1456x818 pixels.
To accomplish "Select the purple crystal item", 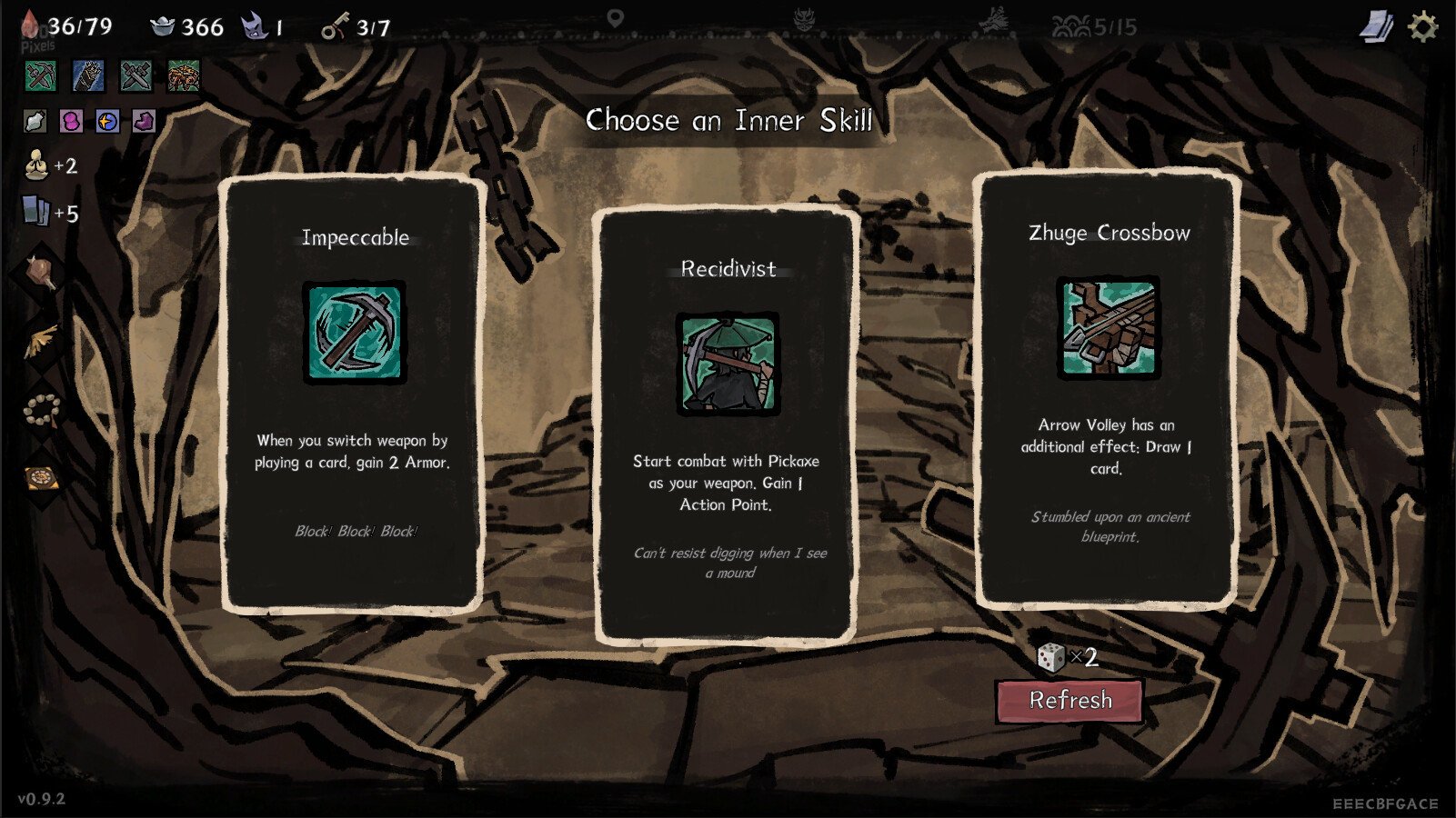I will click(x=144, y=121).
